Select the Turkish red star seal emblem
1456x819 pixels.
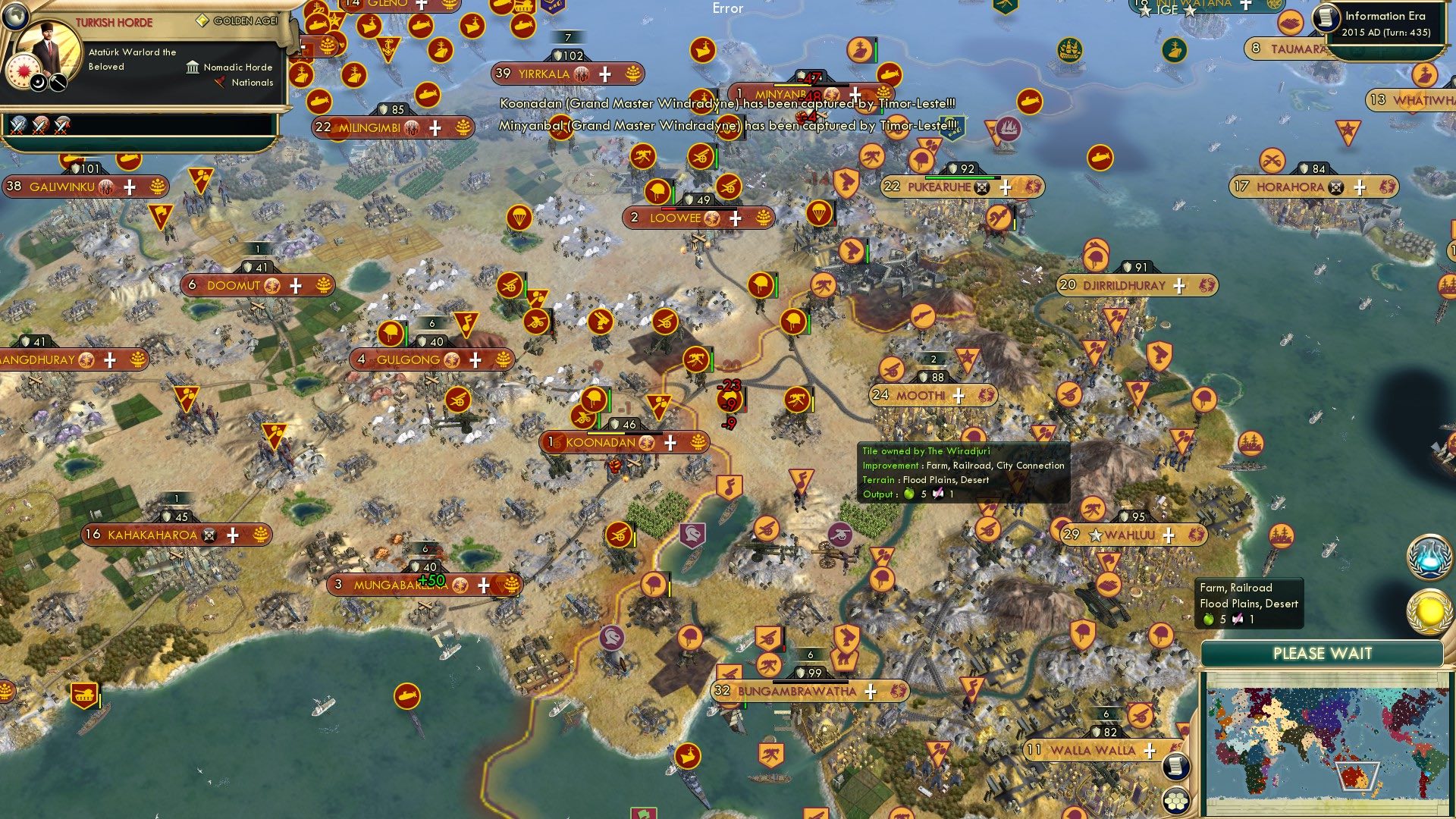[x=24, y=71]
